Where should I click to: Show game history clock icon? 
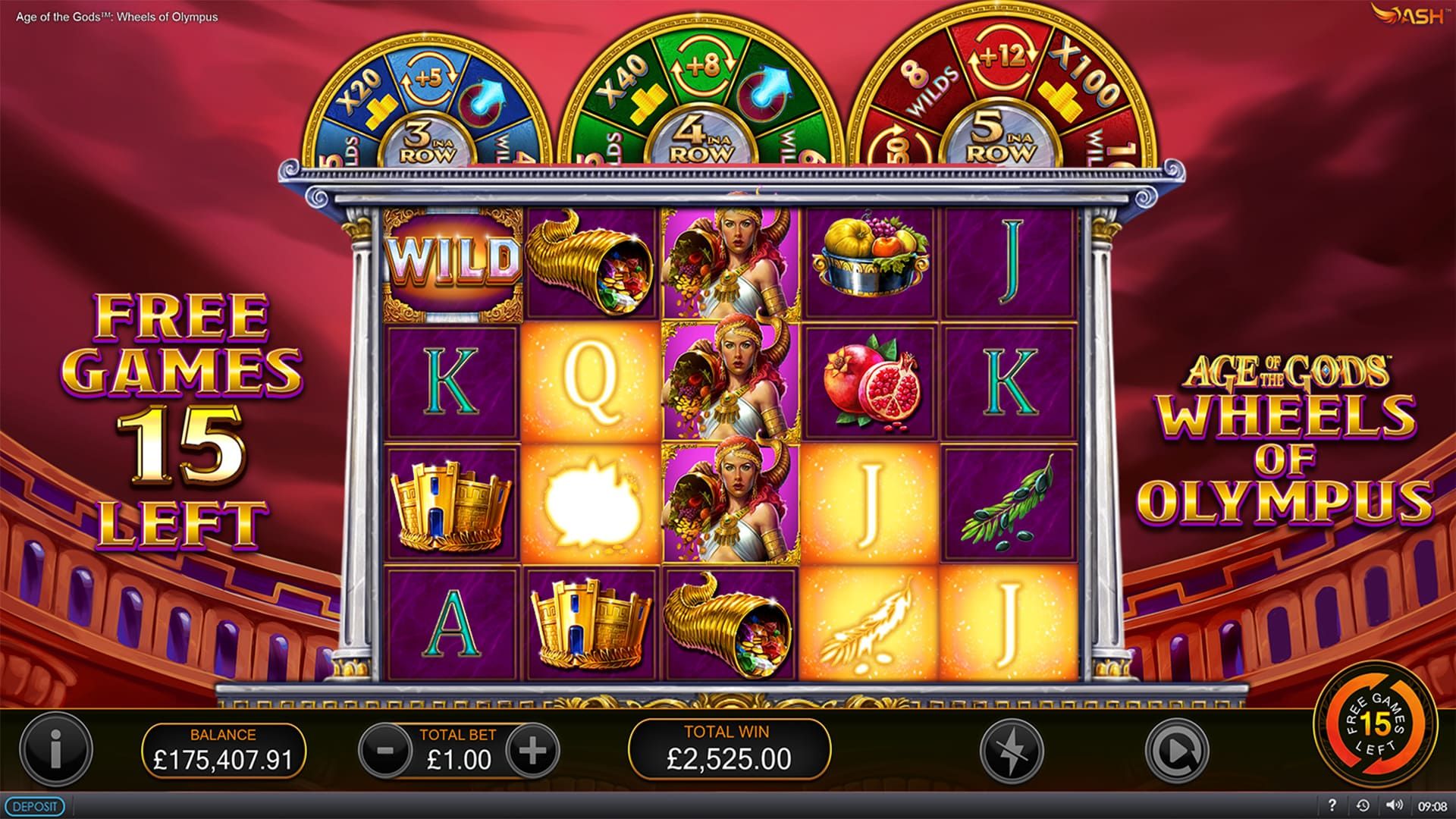click(1363, 806)
